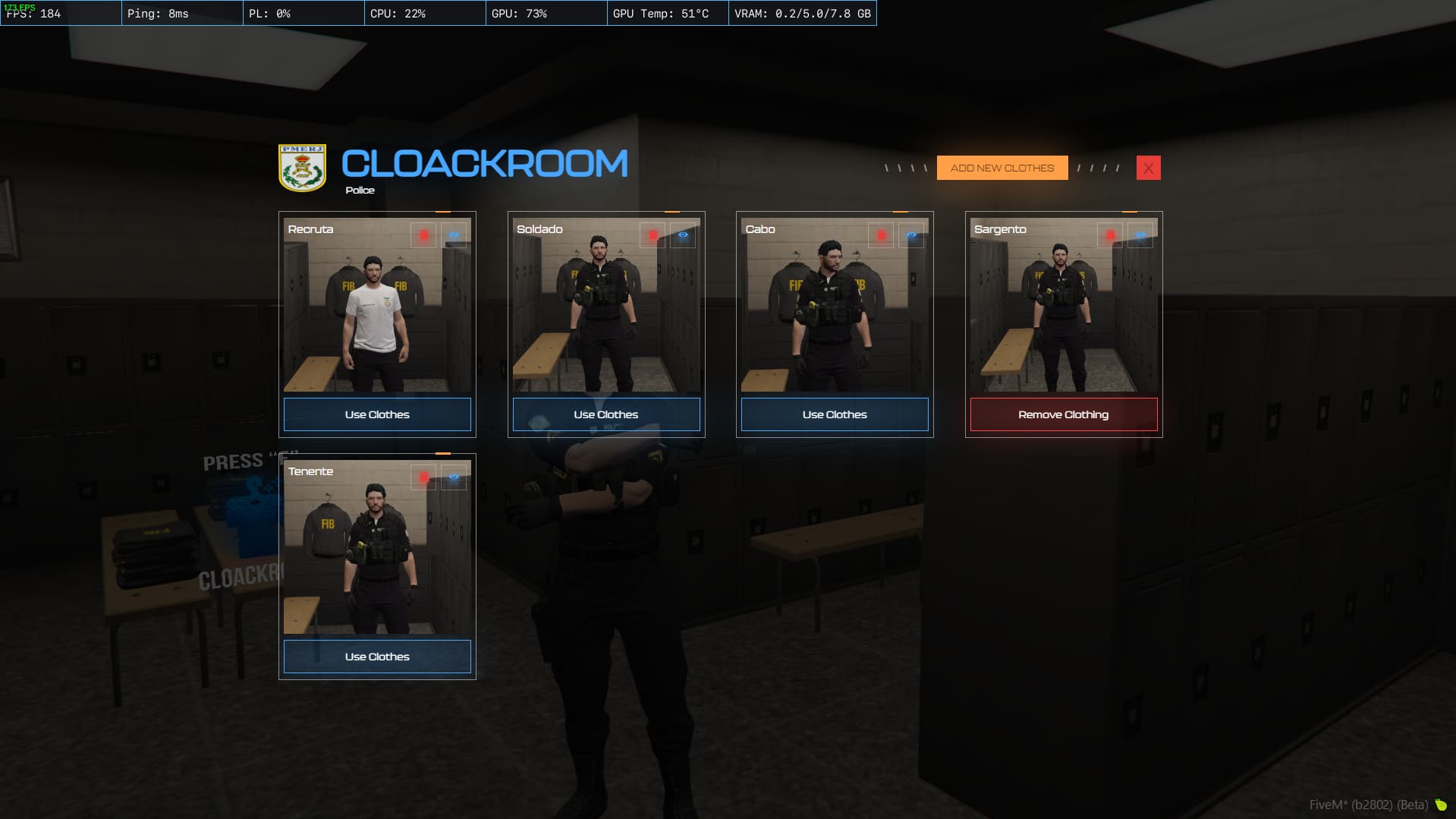Image resolution: width=1456 pixels, height=819 pixels.
Task: Delete the Recruta outfit with red trash icon
Action: coord(425,235)
